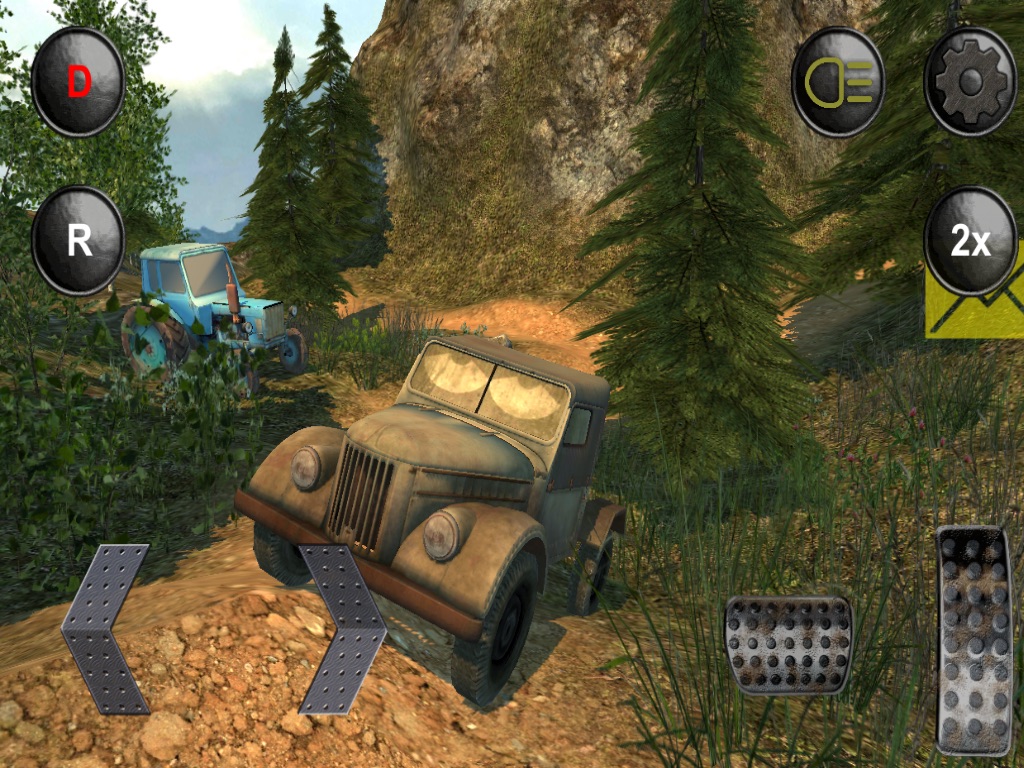Toggle the headlights icon button
1024x768 pixels.
pos(838,82)
